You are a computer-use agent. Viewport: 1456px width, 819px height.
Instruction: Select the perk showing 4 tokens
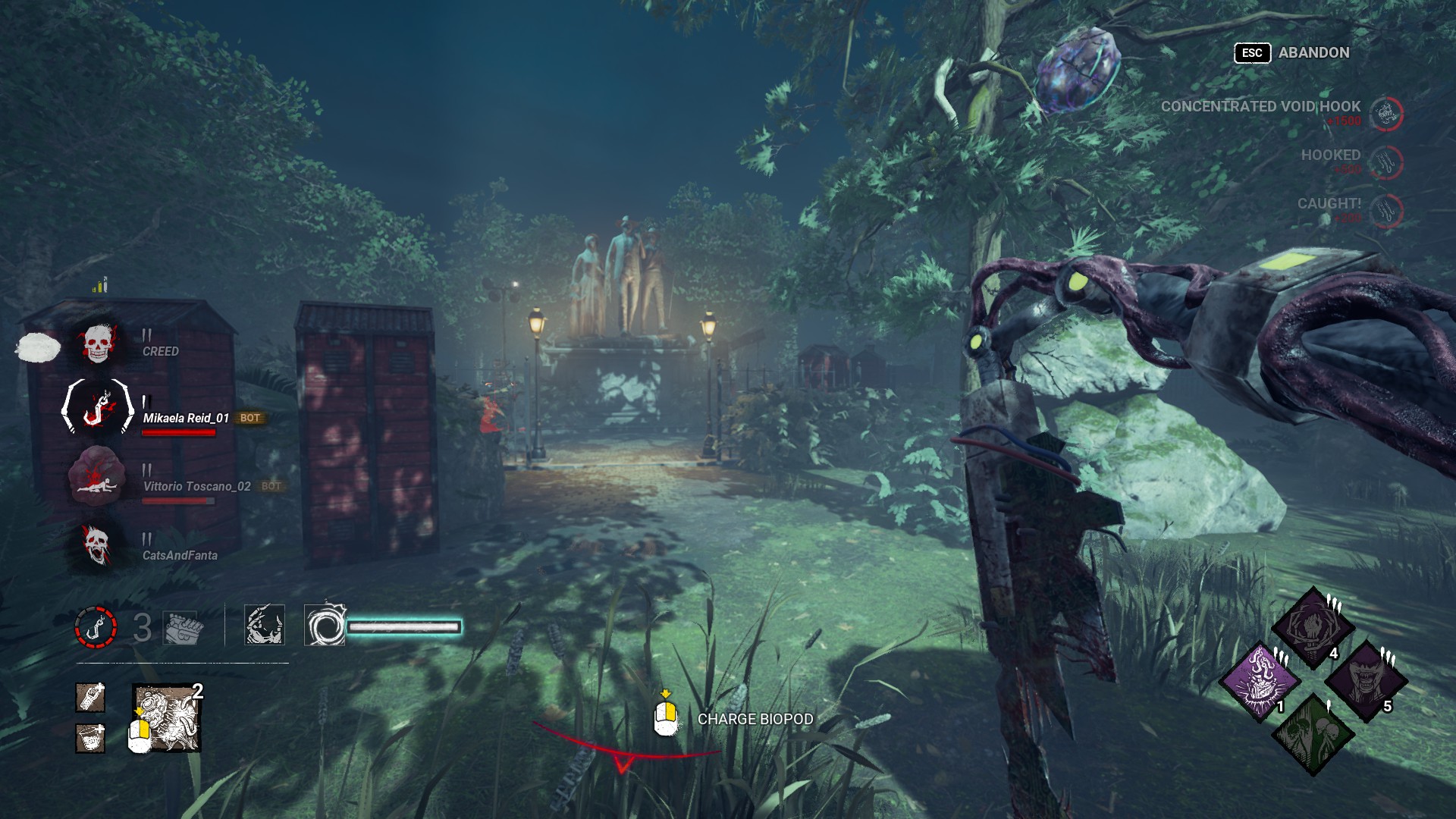coord(1312,628)
